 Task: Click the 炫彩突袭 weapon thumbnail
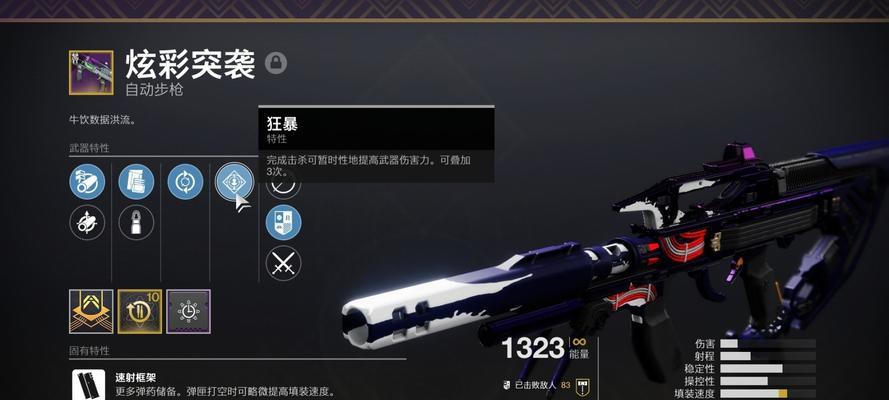click(91, 72)
